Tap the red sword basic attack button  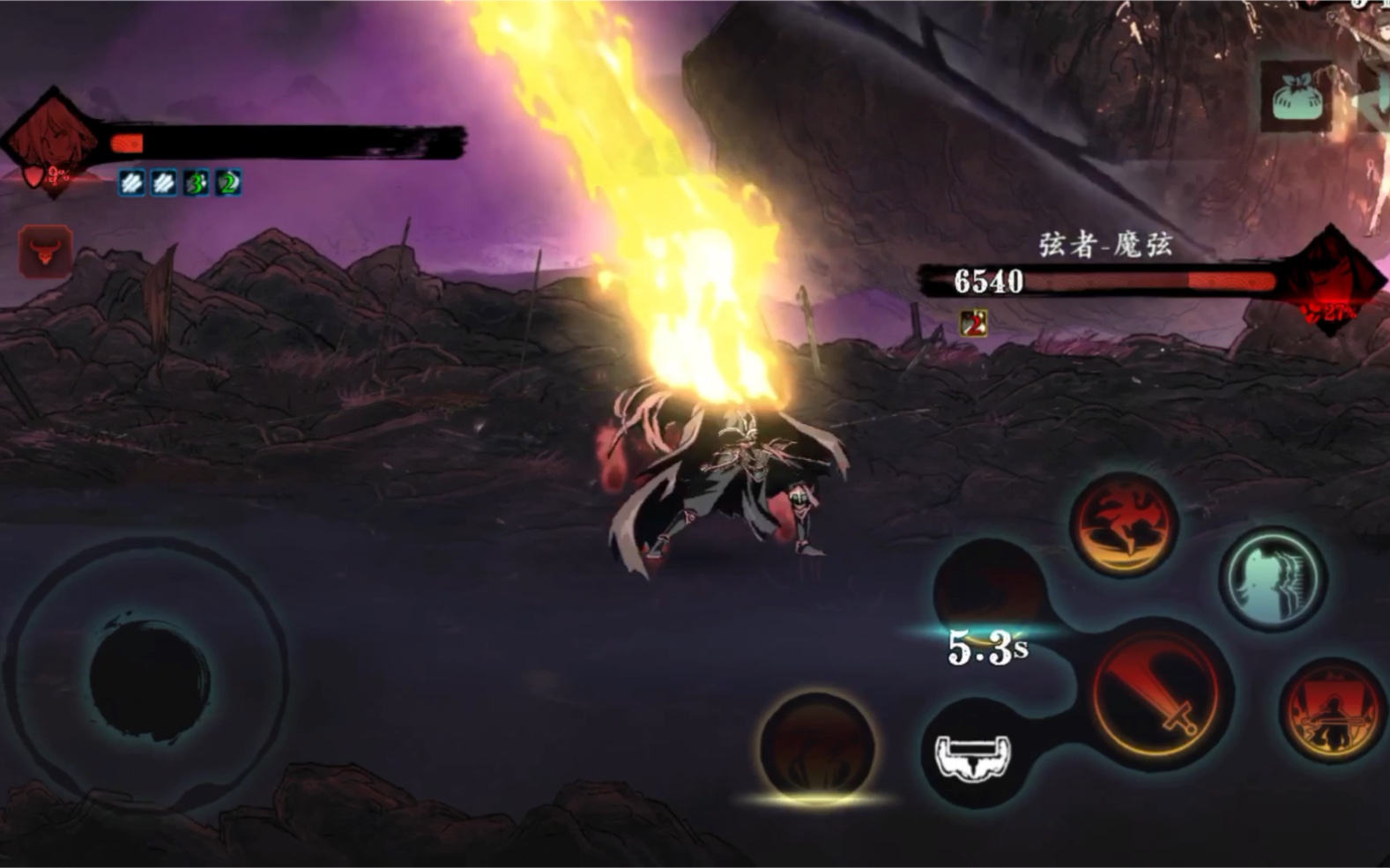(x=1155, y=694)
